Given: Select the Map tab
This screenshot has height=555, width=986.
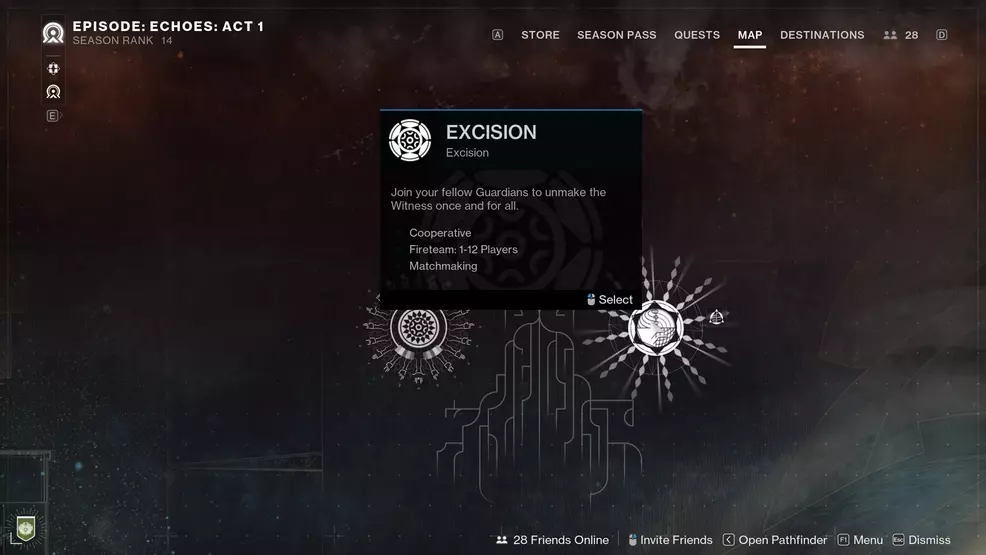Looking at the screenshot, I should tap(749, 35).
